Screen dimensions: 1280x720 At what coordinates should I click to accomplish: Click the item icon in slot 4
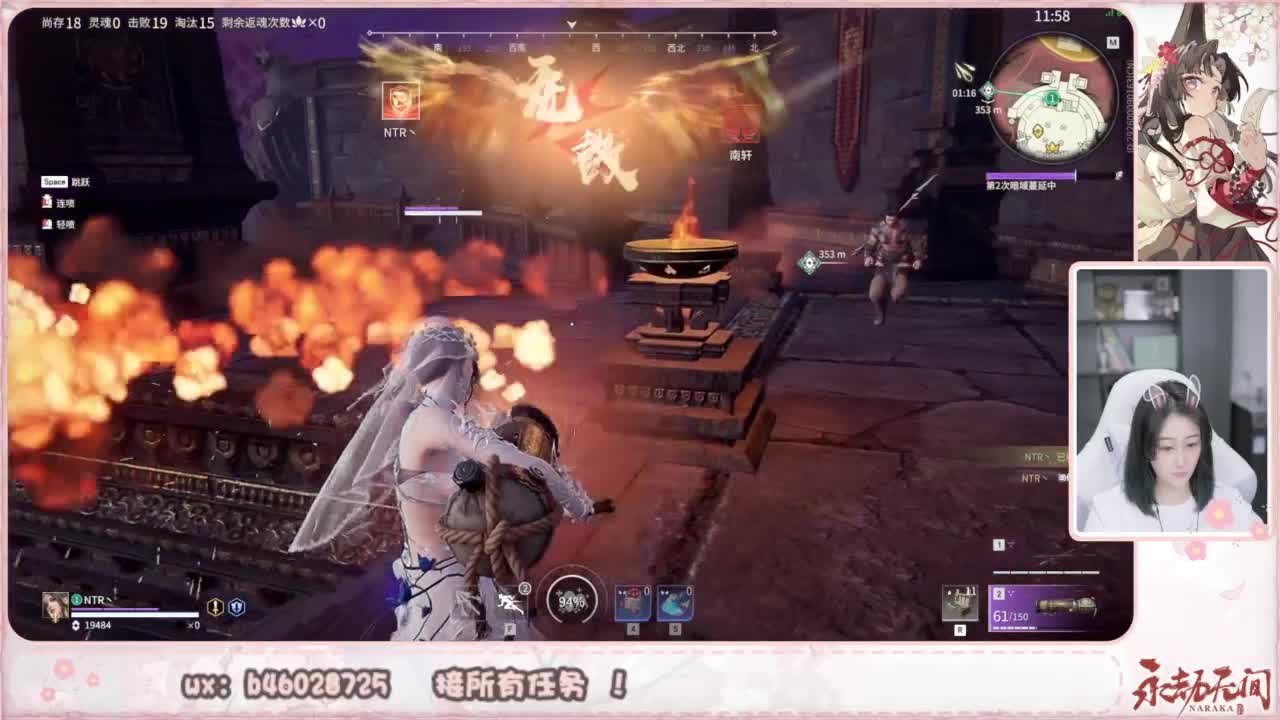pos(631,602)
